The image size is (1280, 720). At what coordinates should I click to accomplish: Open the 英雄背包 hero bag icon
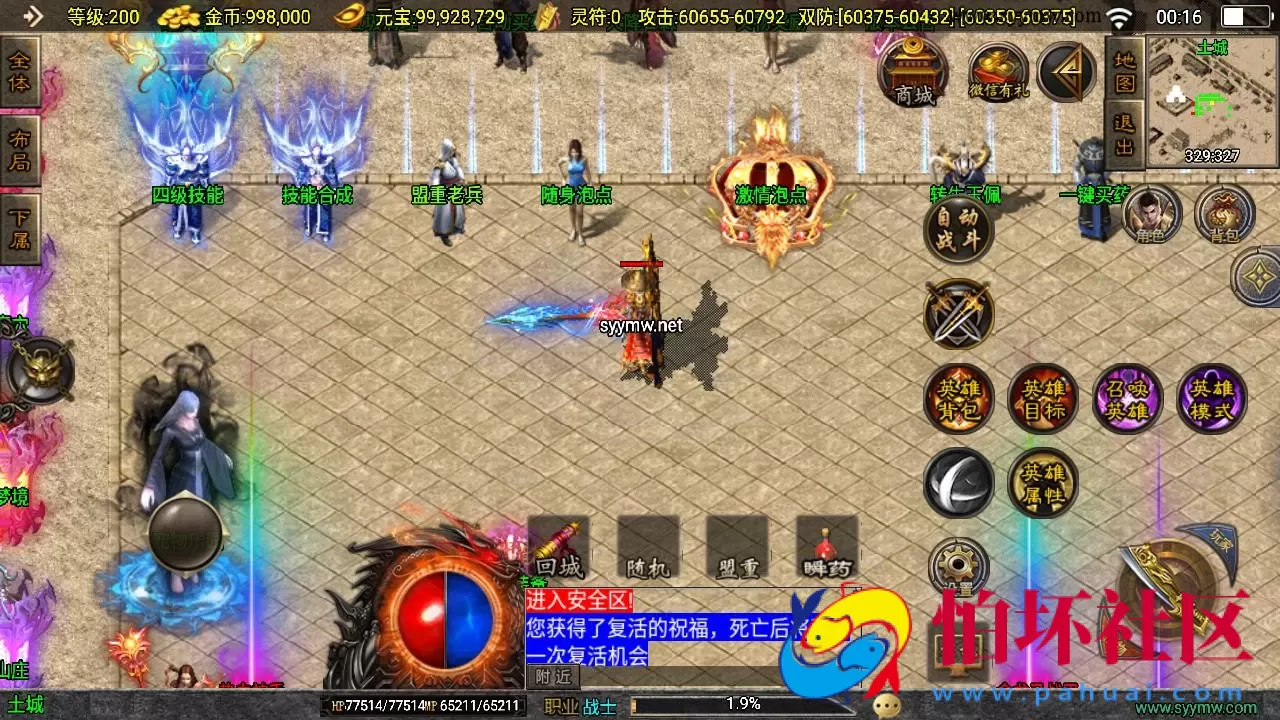(x=958, y=398)
